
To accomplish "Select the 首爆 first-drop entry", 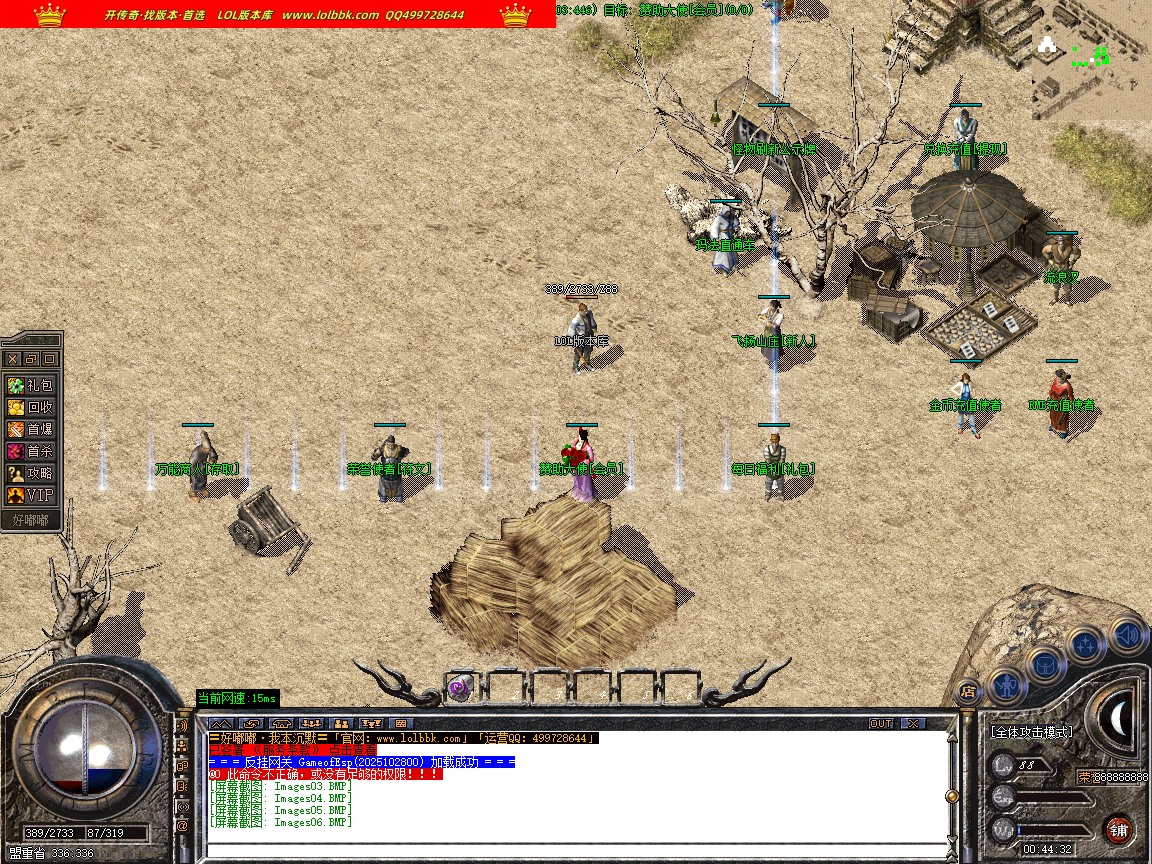I will pos(31,429).
